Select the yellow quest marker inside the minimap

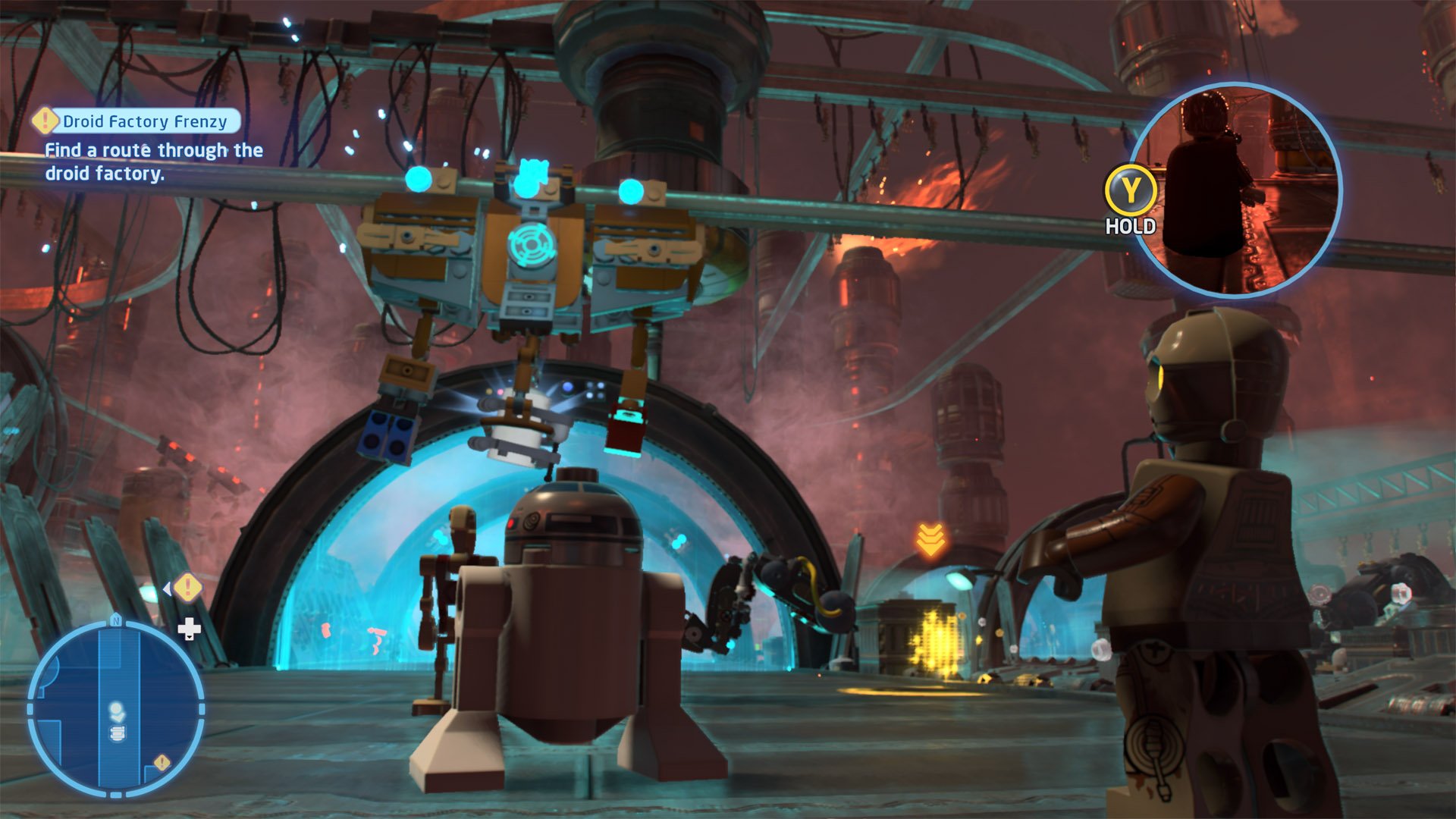pos(162,762)
